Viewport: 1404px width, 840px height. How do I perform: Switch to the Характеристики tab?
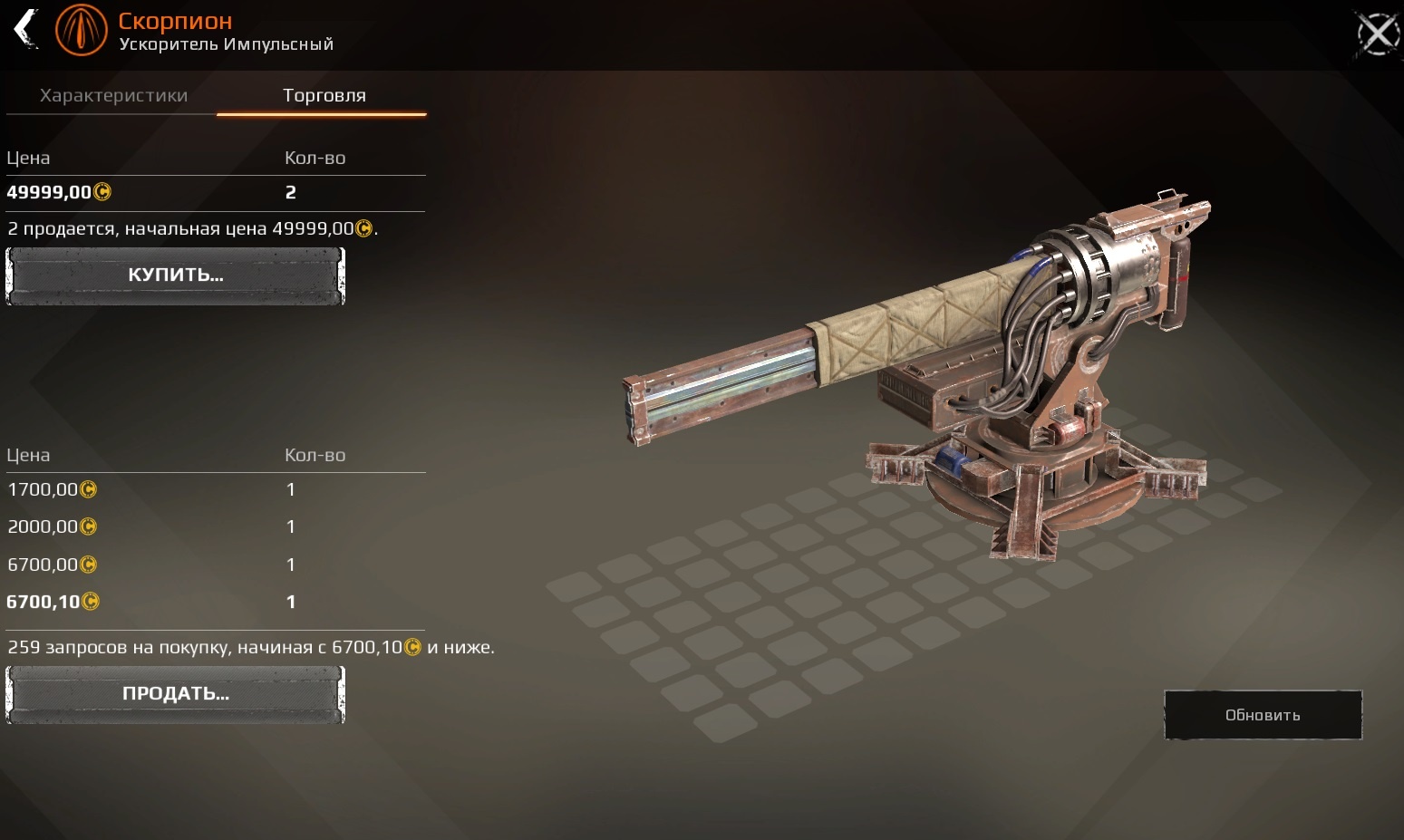[x=113, y=96]
